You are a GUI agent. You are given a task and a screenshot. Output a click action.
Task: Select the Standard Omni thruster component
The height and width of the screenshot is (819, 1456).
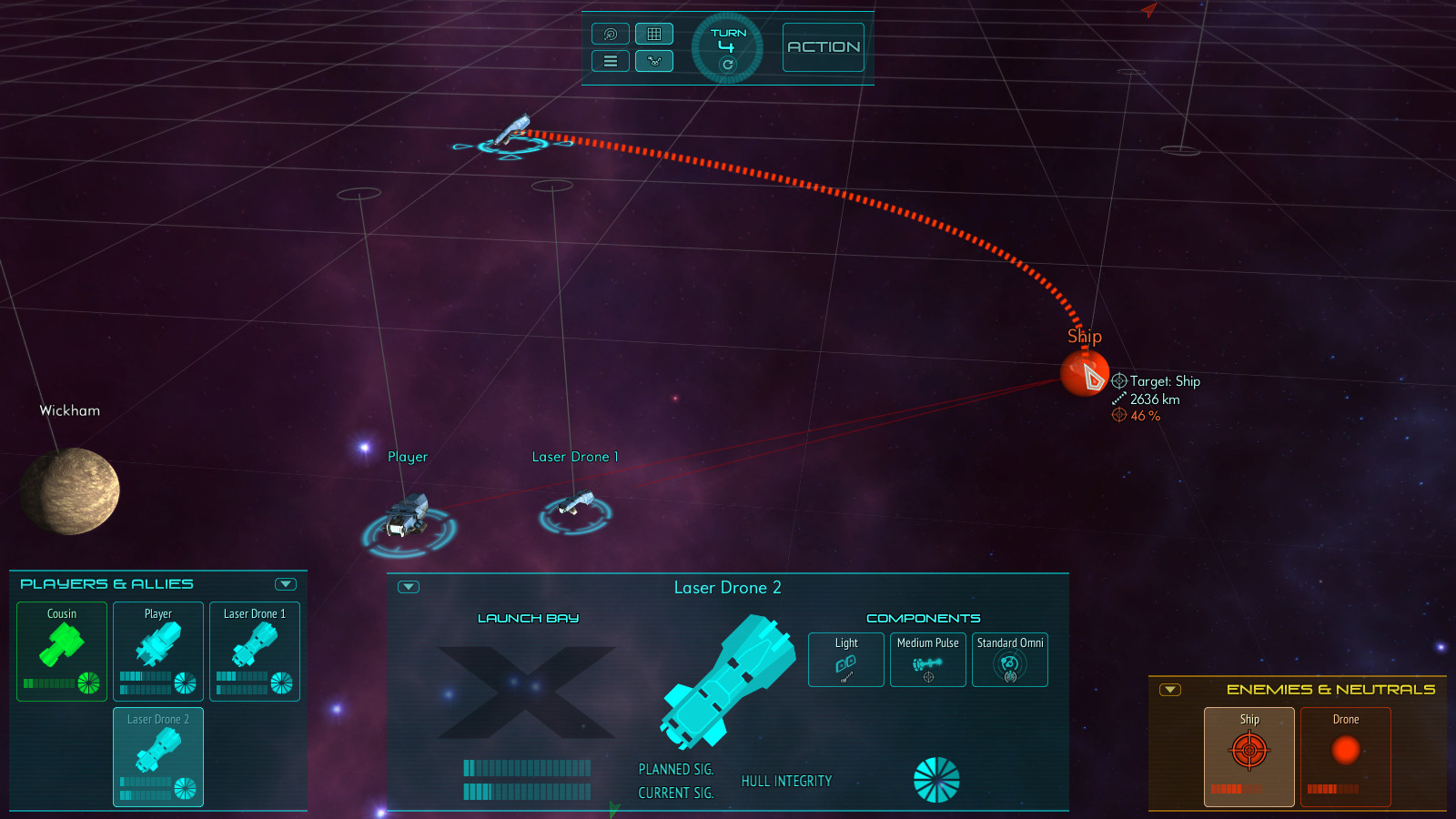[1009, 659]
